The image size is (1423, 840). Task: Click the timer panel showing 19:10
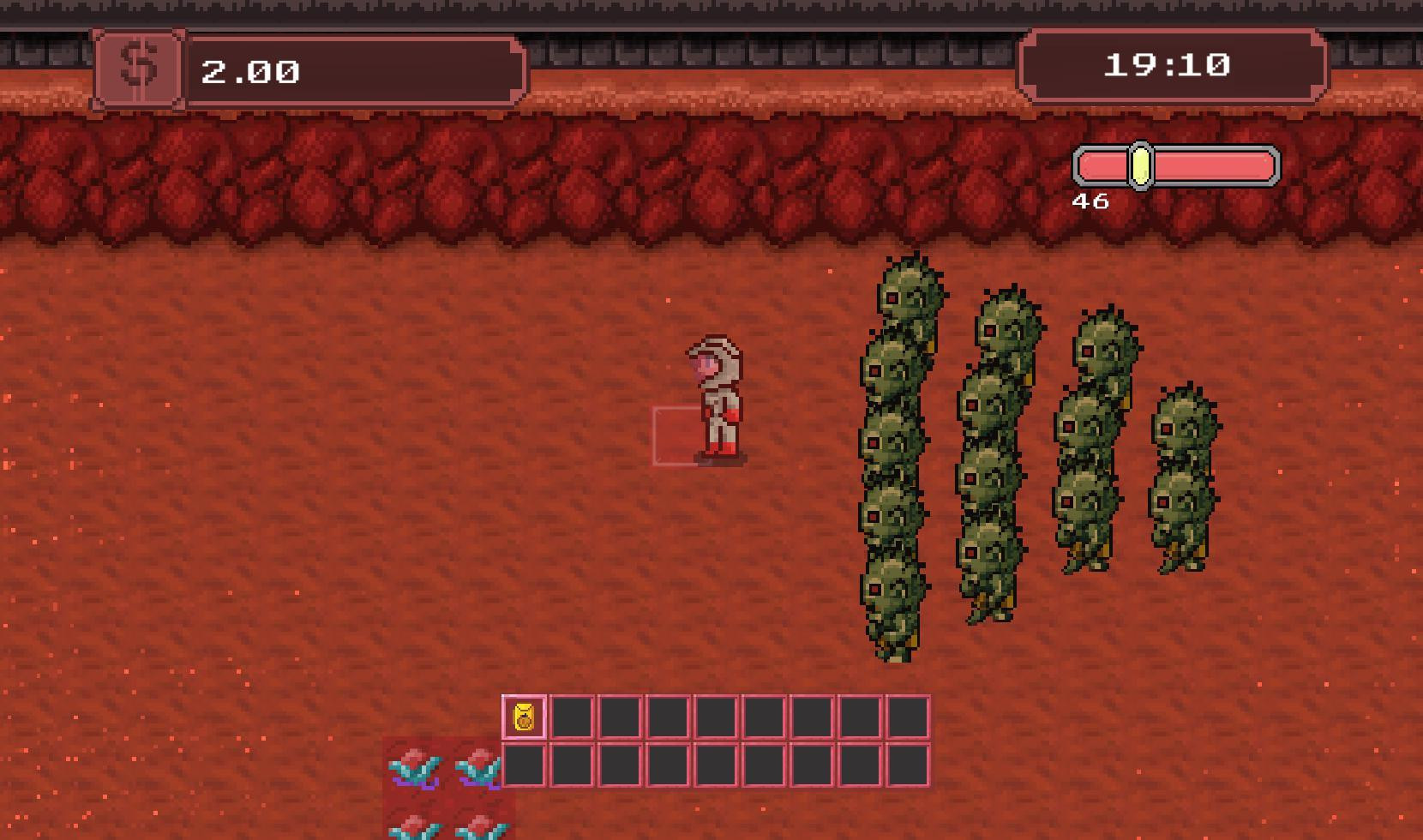1171,64
